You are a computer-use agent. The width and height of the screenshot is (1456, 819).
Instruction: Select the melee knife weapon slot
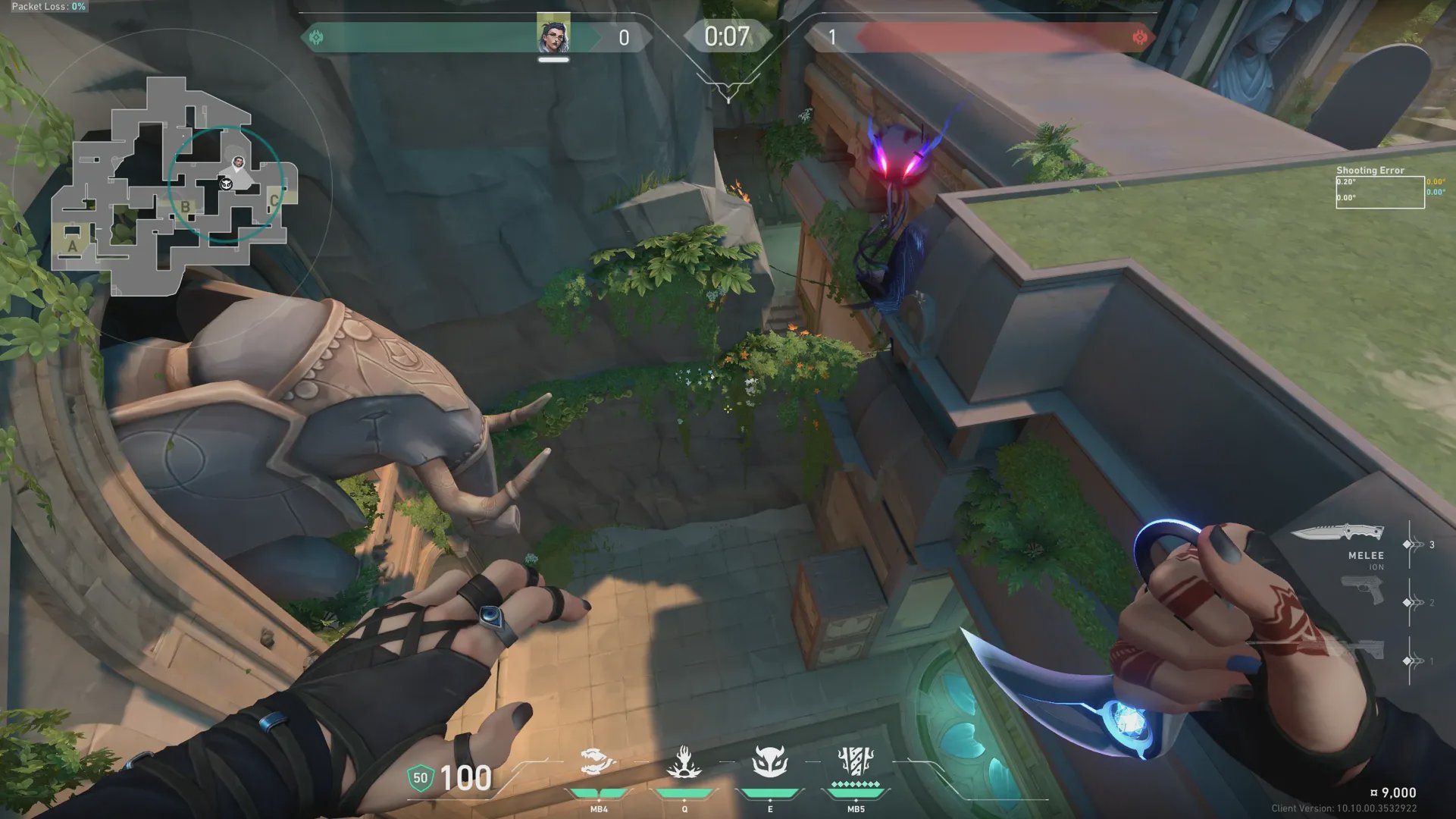tap(1338, 532)
